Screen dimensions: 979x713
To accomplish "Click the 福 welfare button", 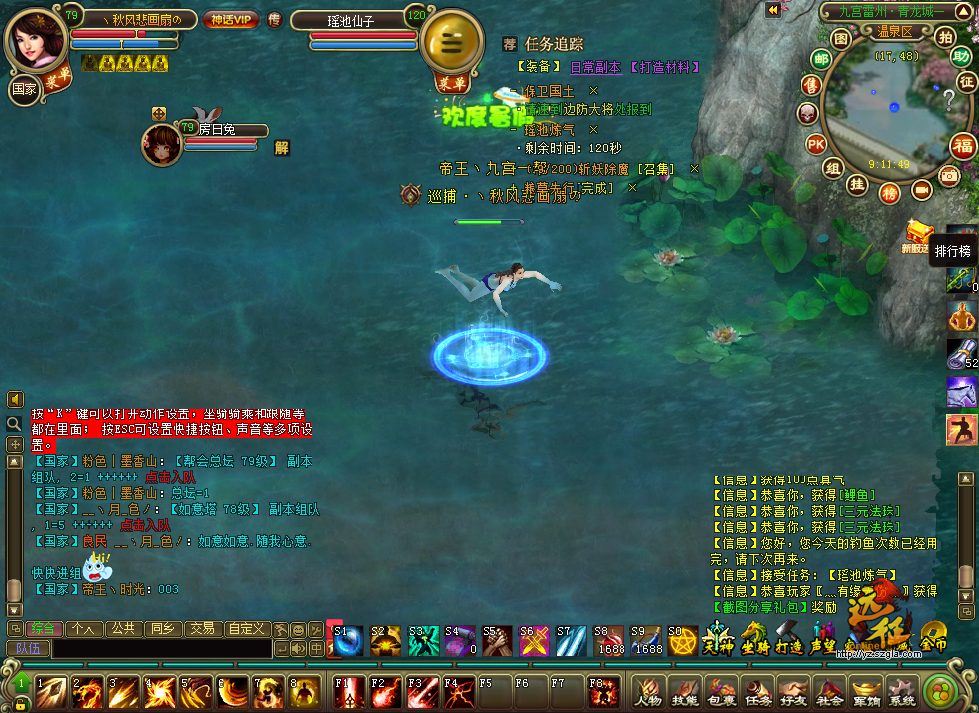I will (962, 145).
